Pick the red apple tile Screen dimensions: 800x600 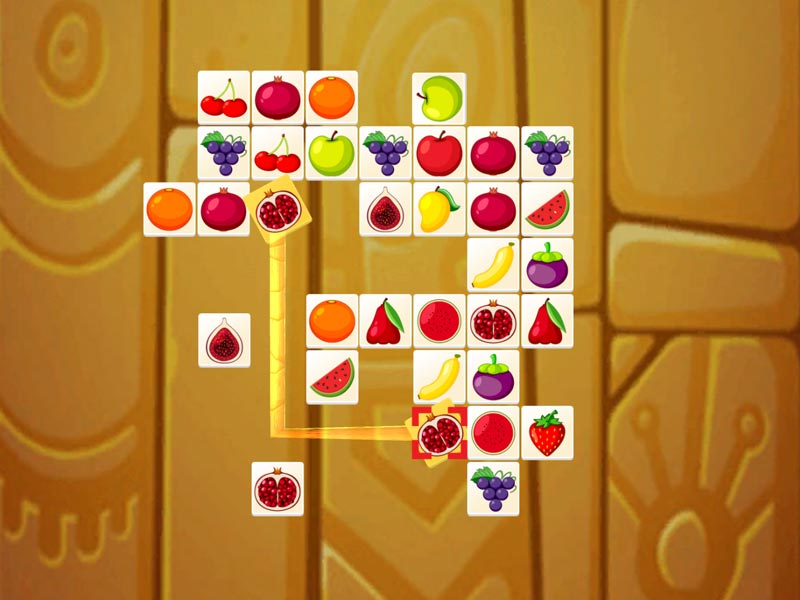[439, 153]
